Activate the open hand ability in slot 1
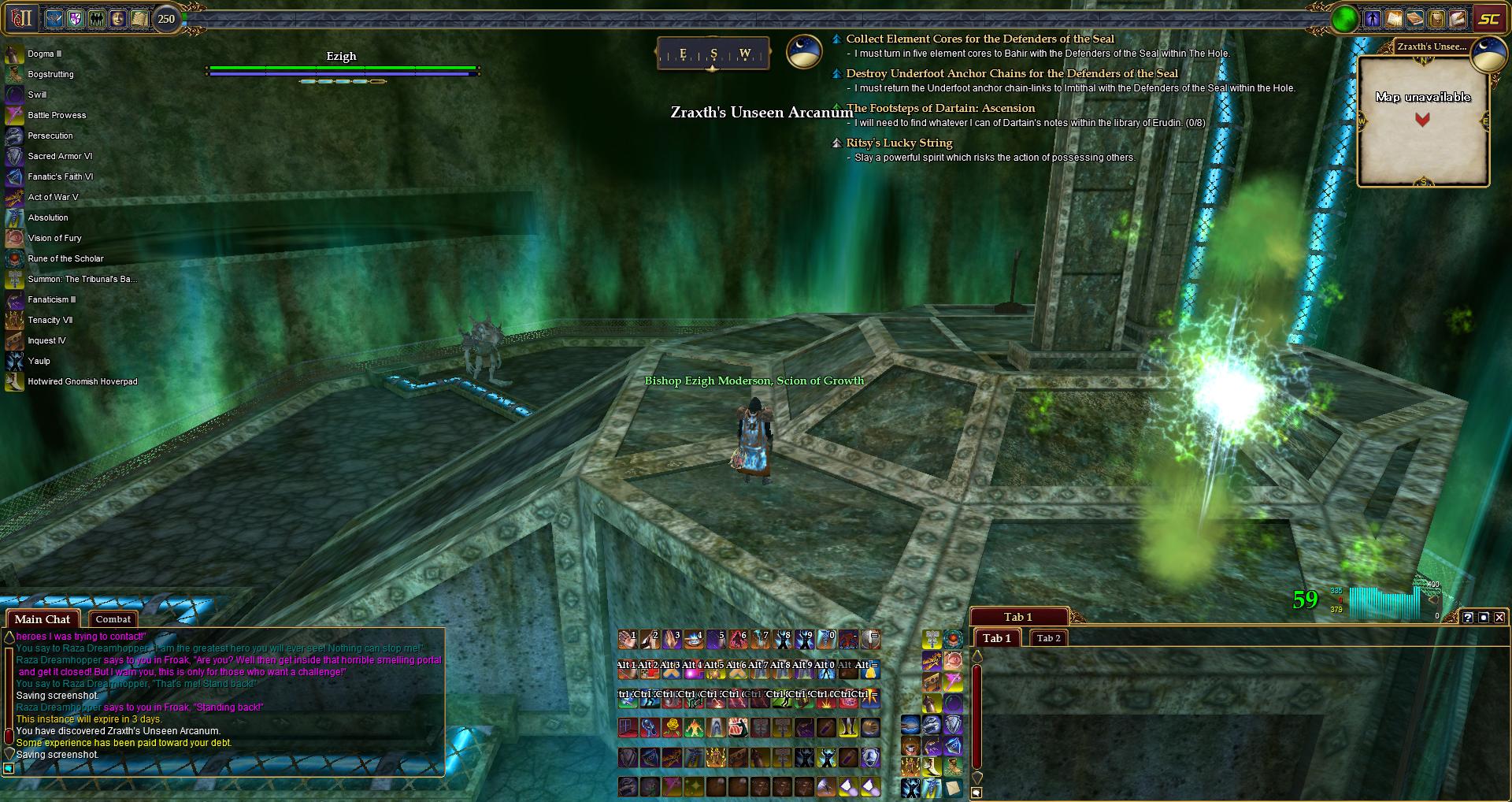1512x802 pixels. pos(628,639)
